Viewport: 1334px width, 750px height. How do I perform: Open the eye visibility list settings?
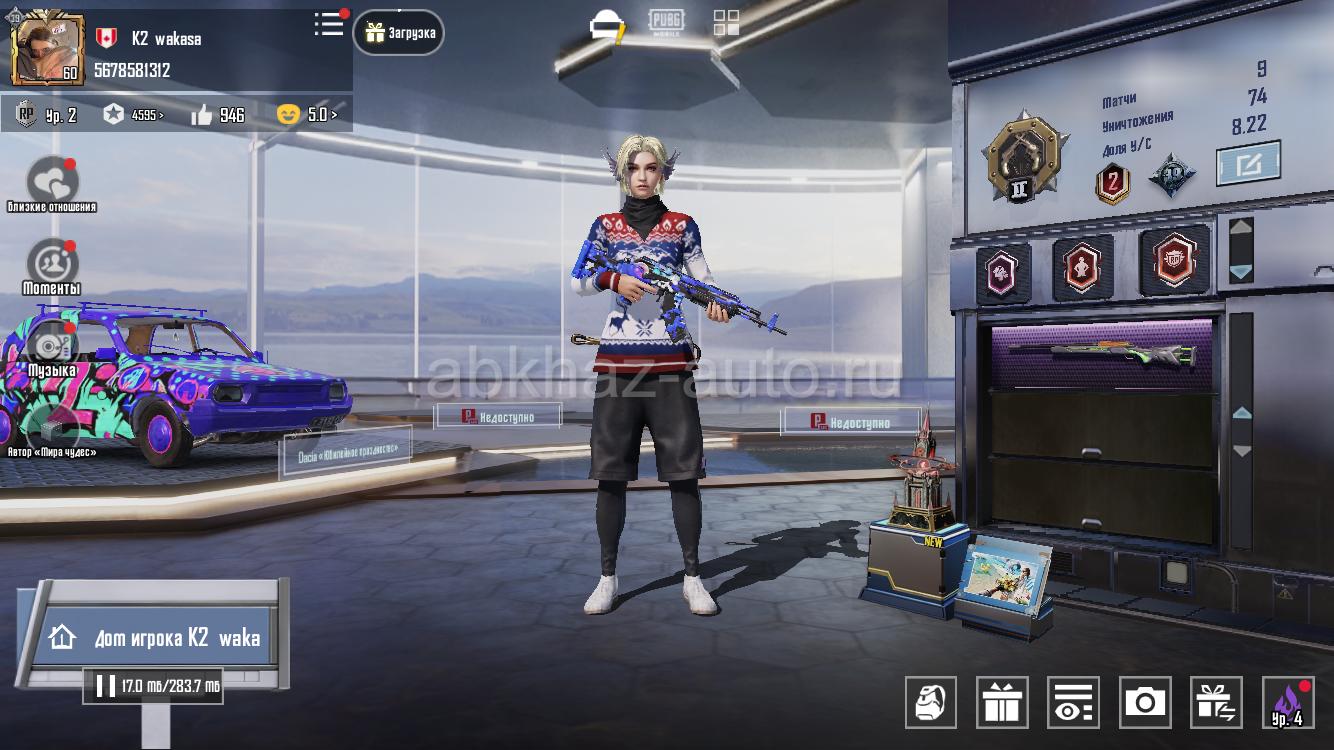pos(1073,702)
